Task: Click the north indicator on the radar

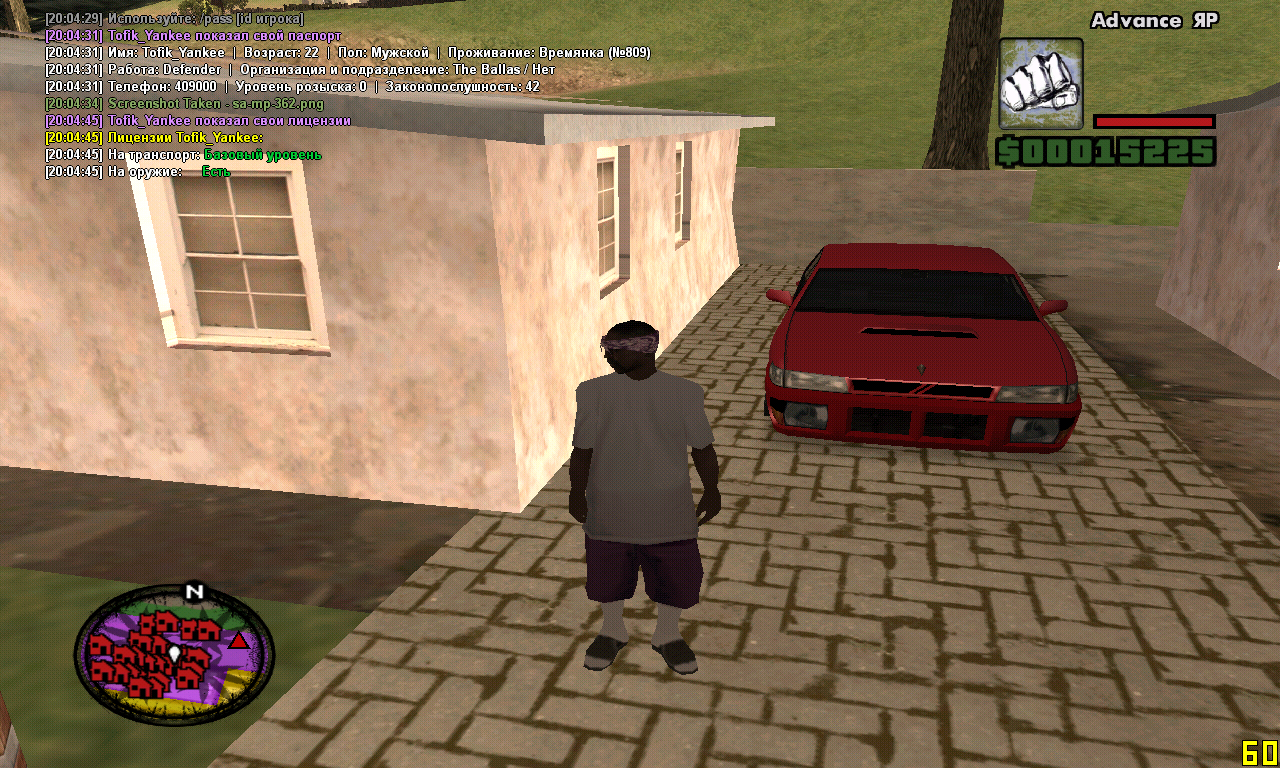Action: pyautogui.click(x=194, y=591)
